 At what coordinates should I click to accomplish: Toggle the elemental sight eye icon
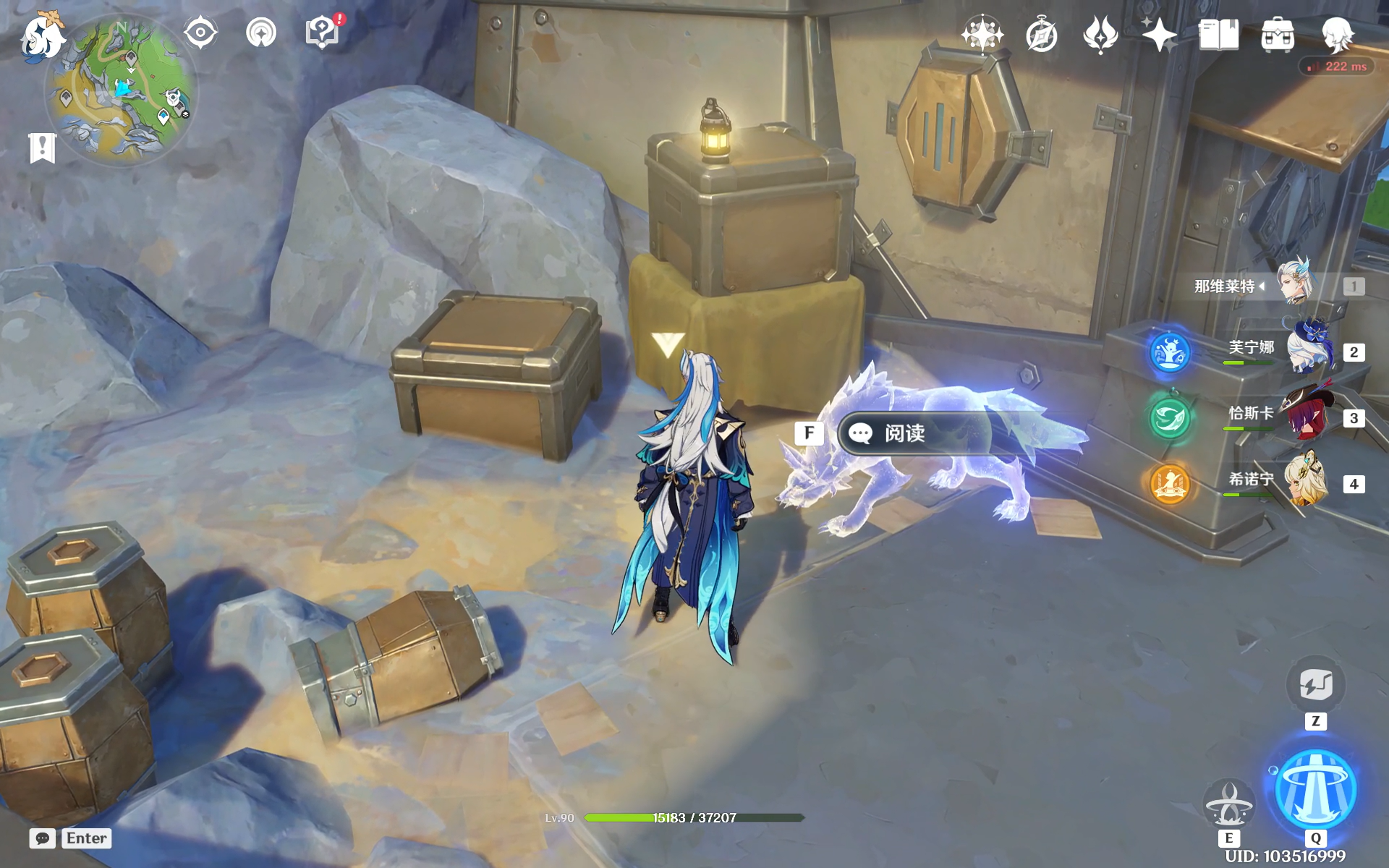(x=200, y=33)
